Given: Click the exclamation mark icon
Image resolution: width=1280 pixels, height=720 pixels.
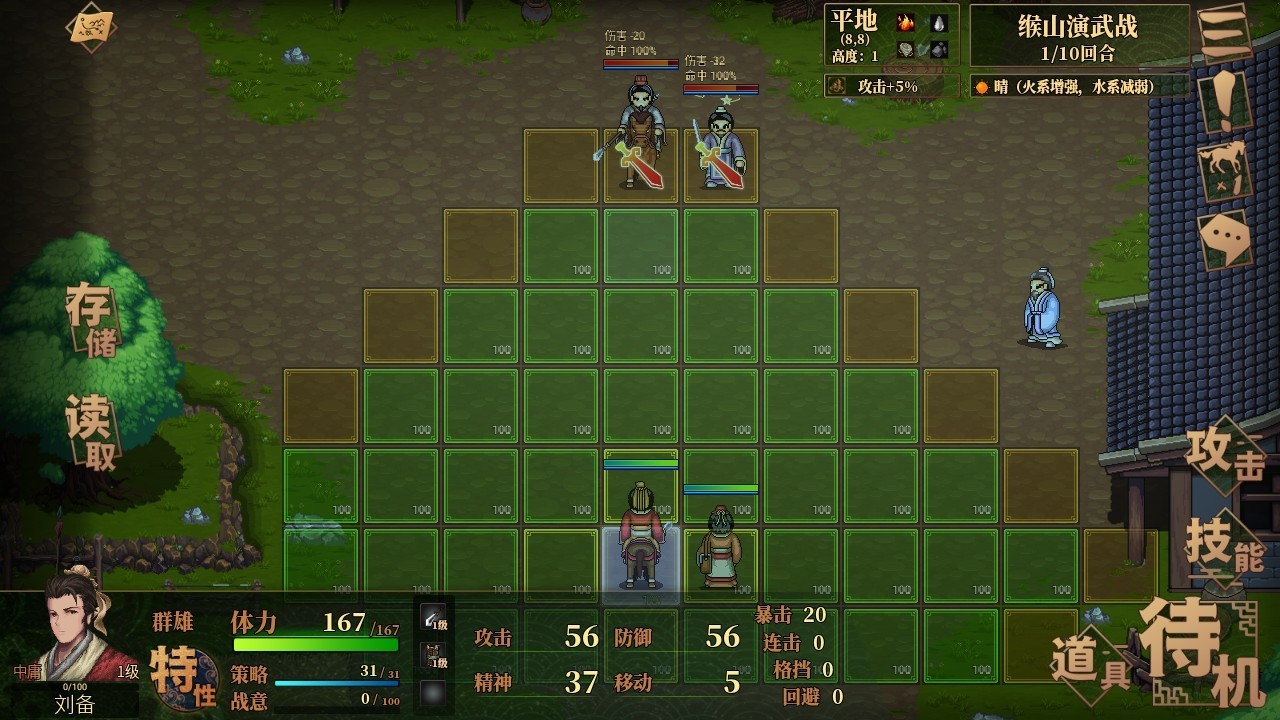Looking at the screenshot, I should pyautogui.click(x=1225, y=98).
